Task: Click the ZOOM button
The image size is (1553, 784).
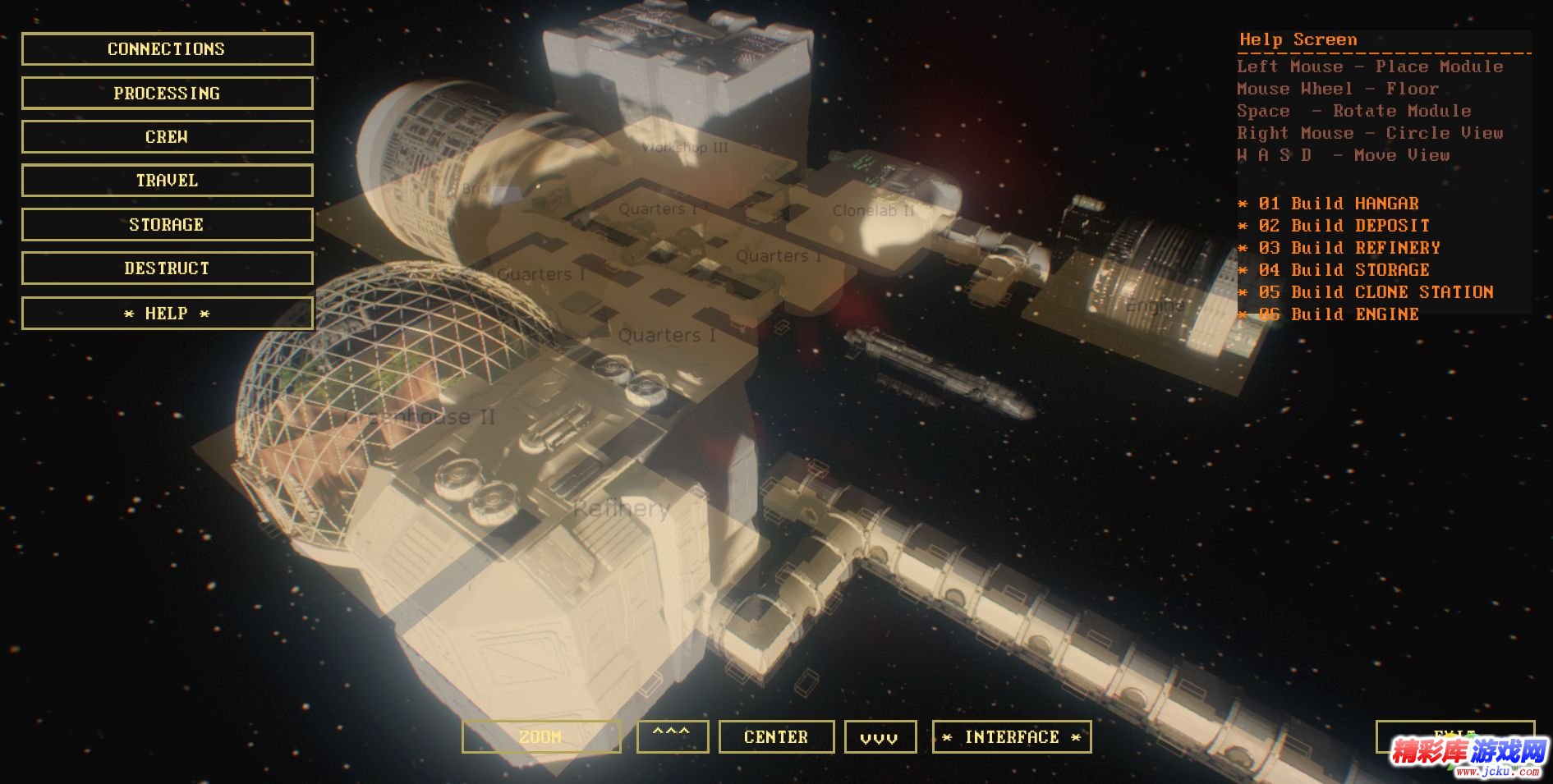Action: tap(541, 737)
